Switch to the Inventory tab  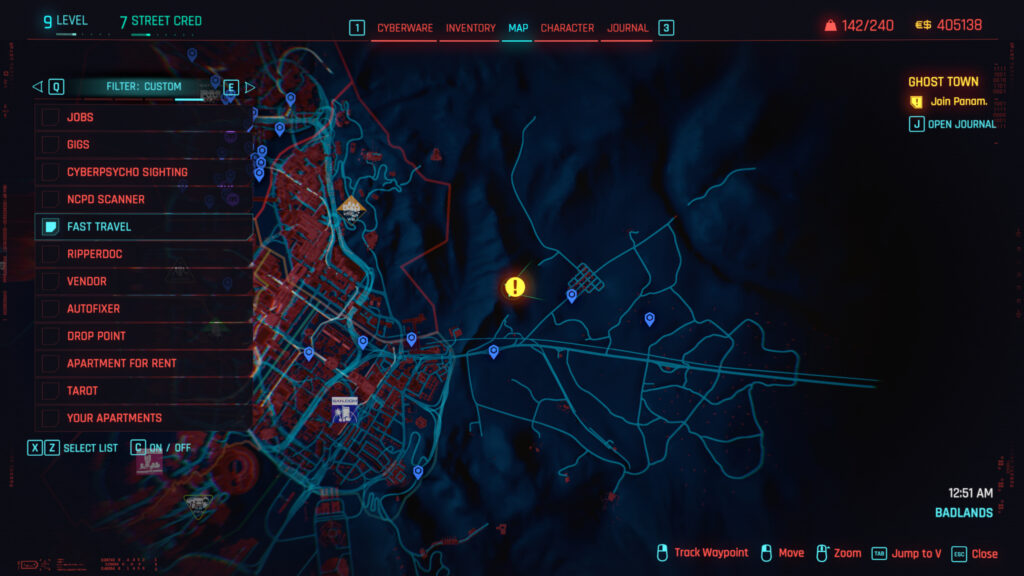click(x=470, y=28)
